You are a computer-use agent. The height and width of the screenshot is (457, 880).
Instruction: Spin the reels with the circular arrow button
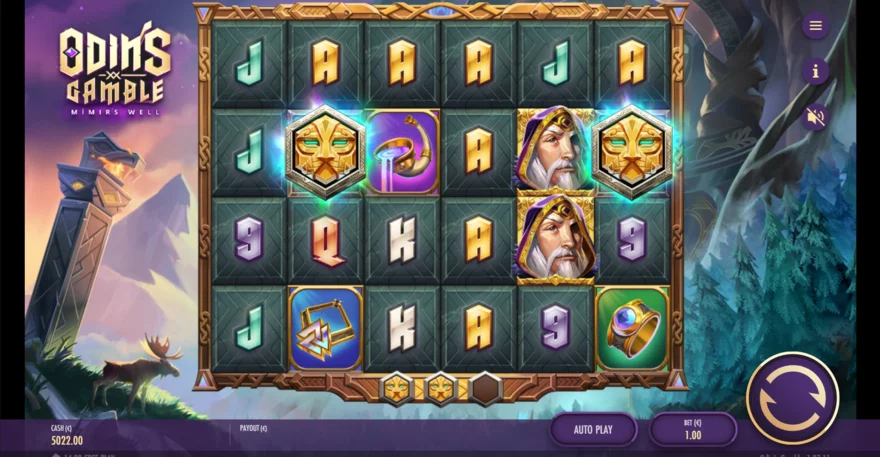(792, 398)
